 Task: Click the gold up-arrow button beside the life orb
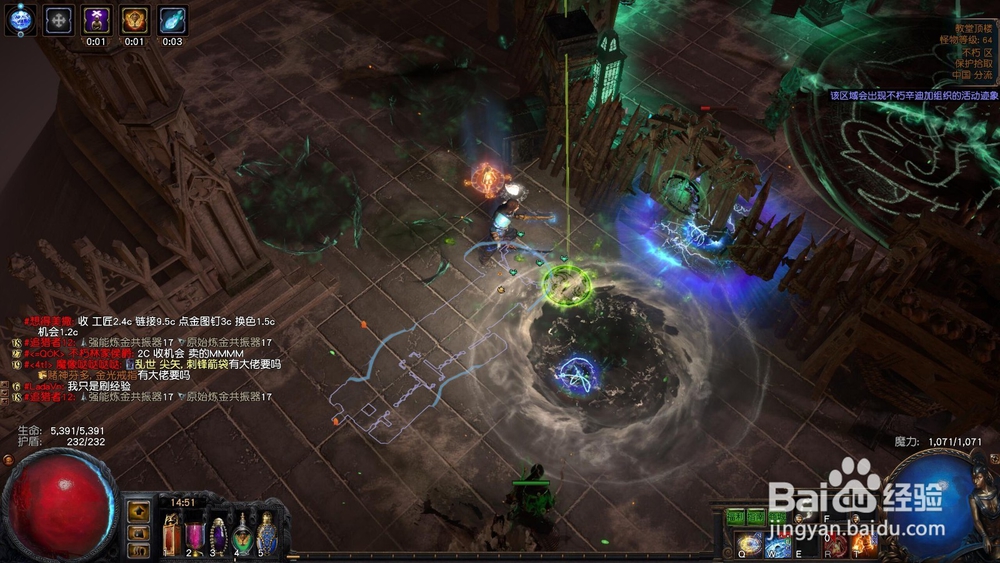(x=139, y=512)
